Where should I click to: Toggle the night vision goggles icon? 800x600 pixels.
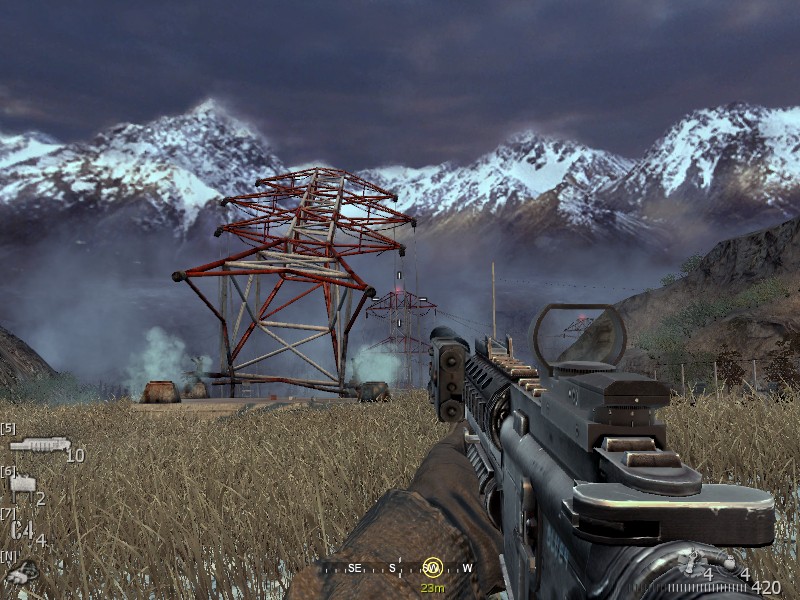click(x=22, y=572)
